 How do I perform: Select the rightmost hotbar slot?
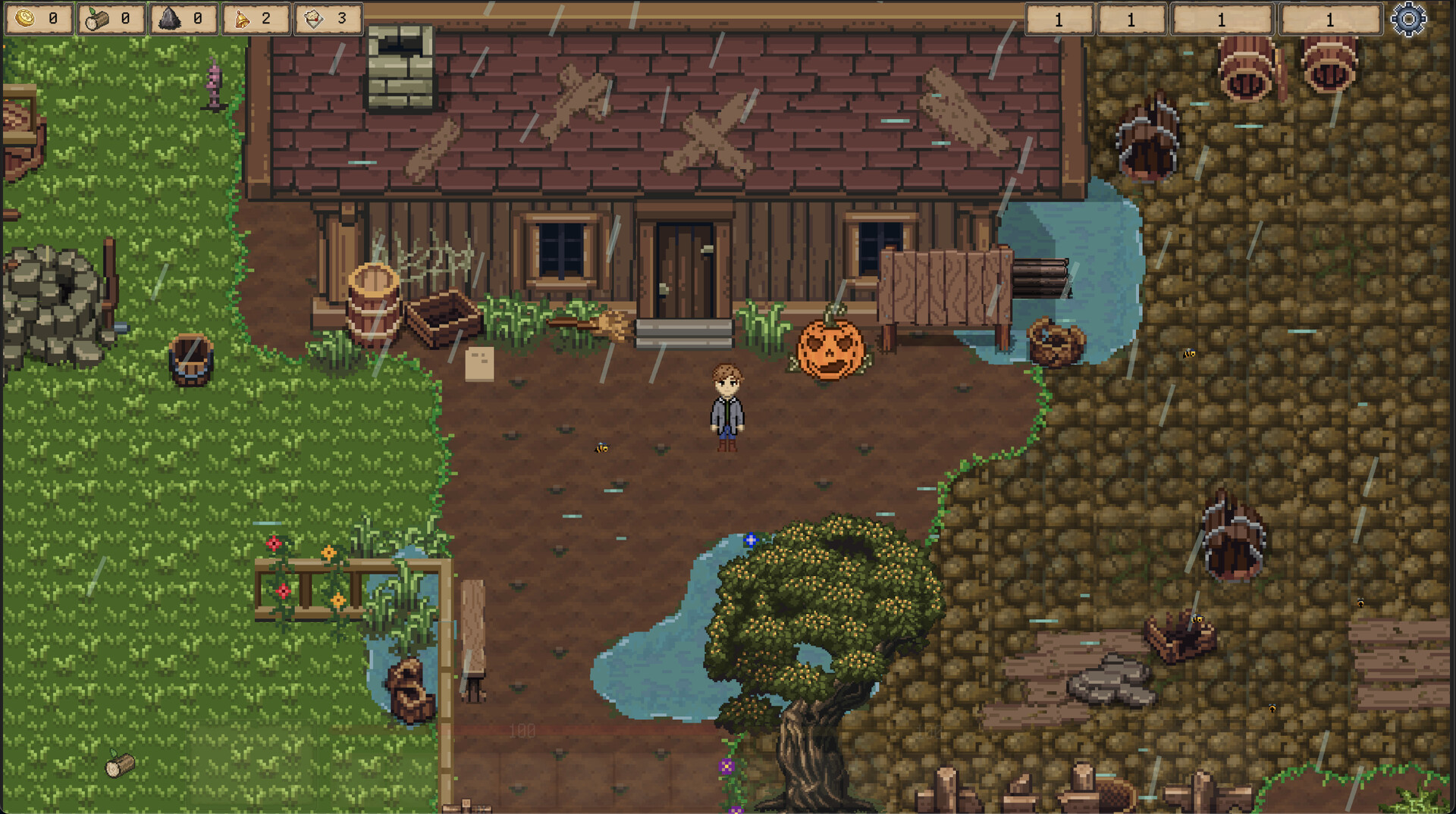(x=1329, y=20)
